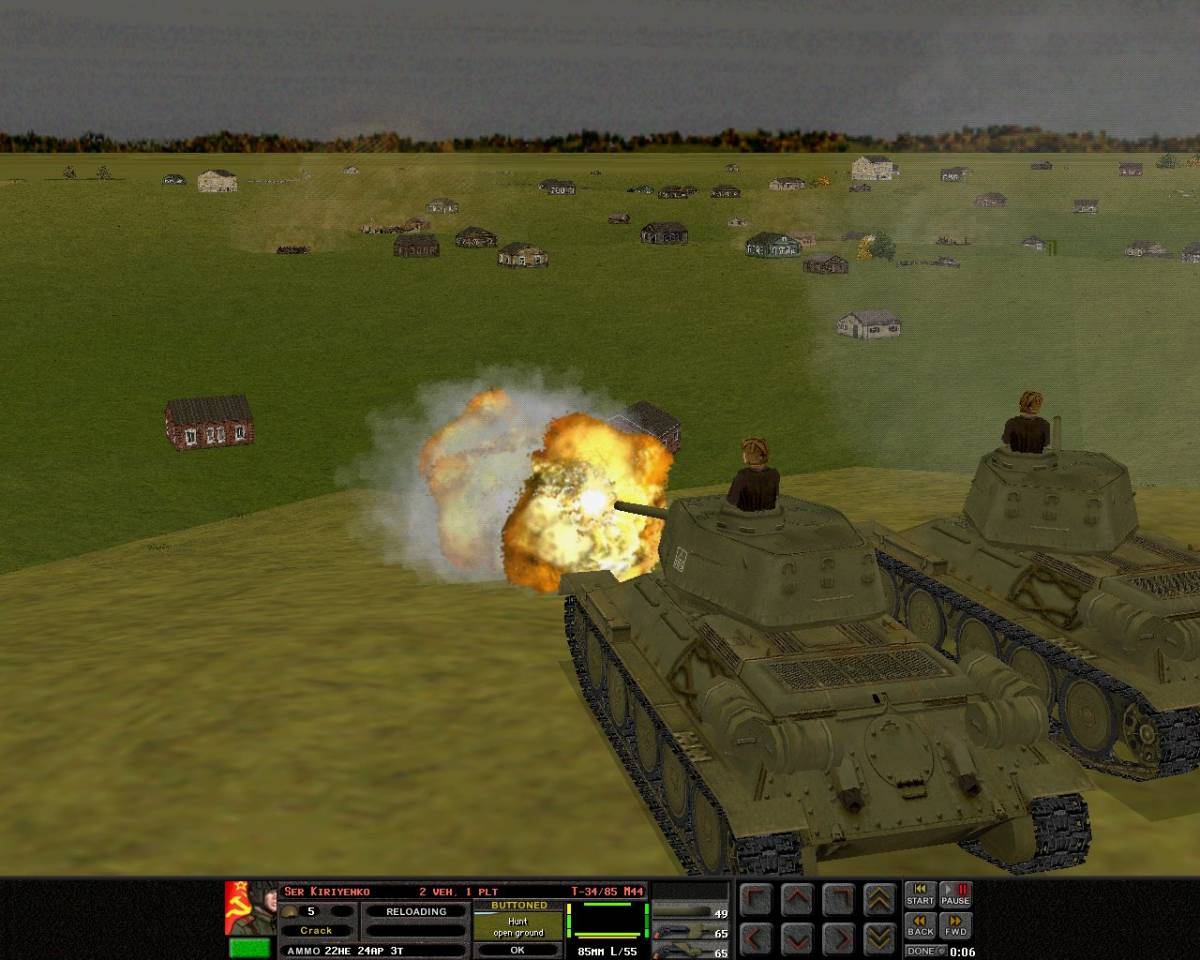Fast forward the replay with FWD

click(955, 925)
